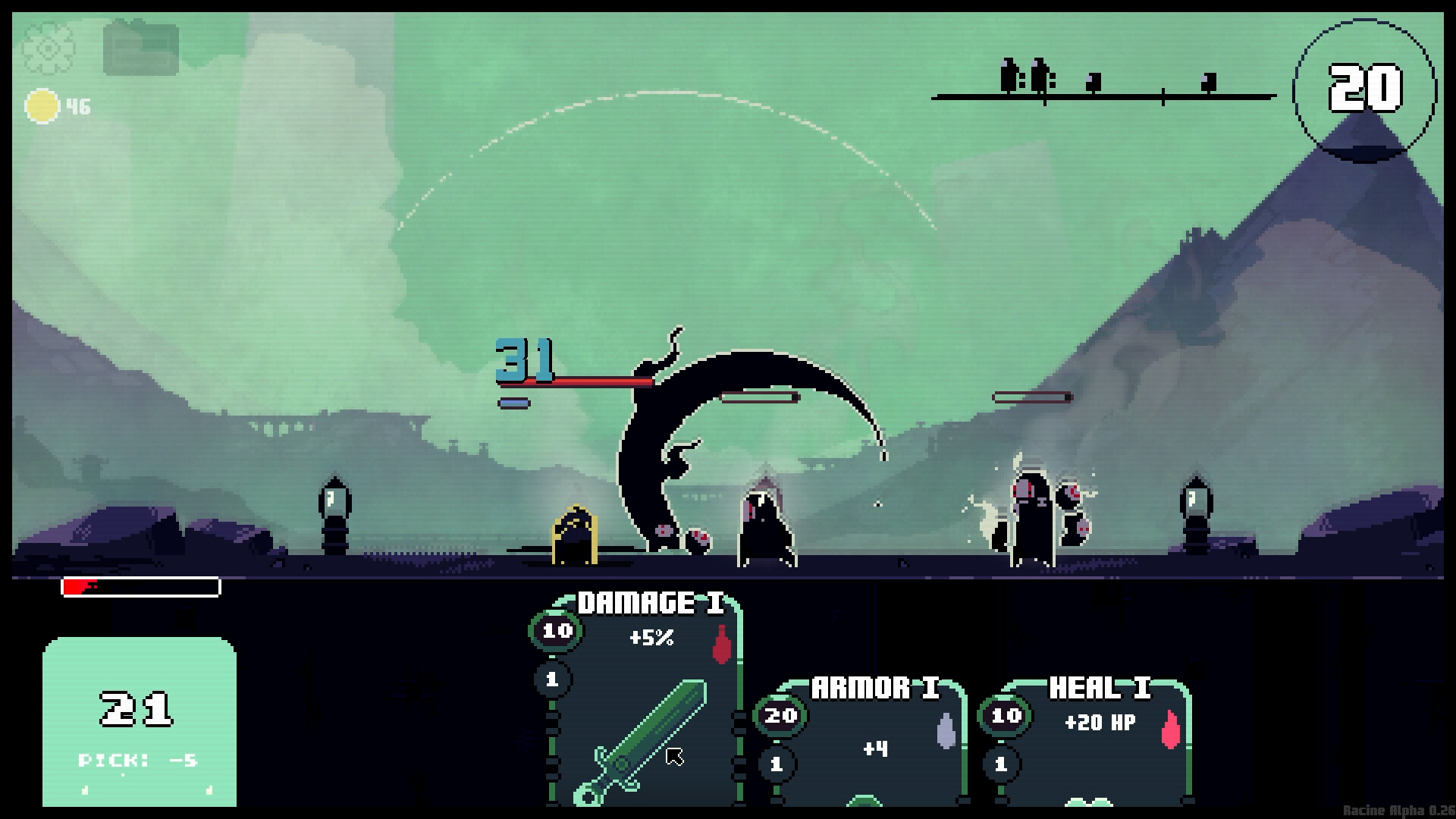Click the camera screenshot icon
This screenshot has width=1456, height=819.
coord(140,50)
